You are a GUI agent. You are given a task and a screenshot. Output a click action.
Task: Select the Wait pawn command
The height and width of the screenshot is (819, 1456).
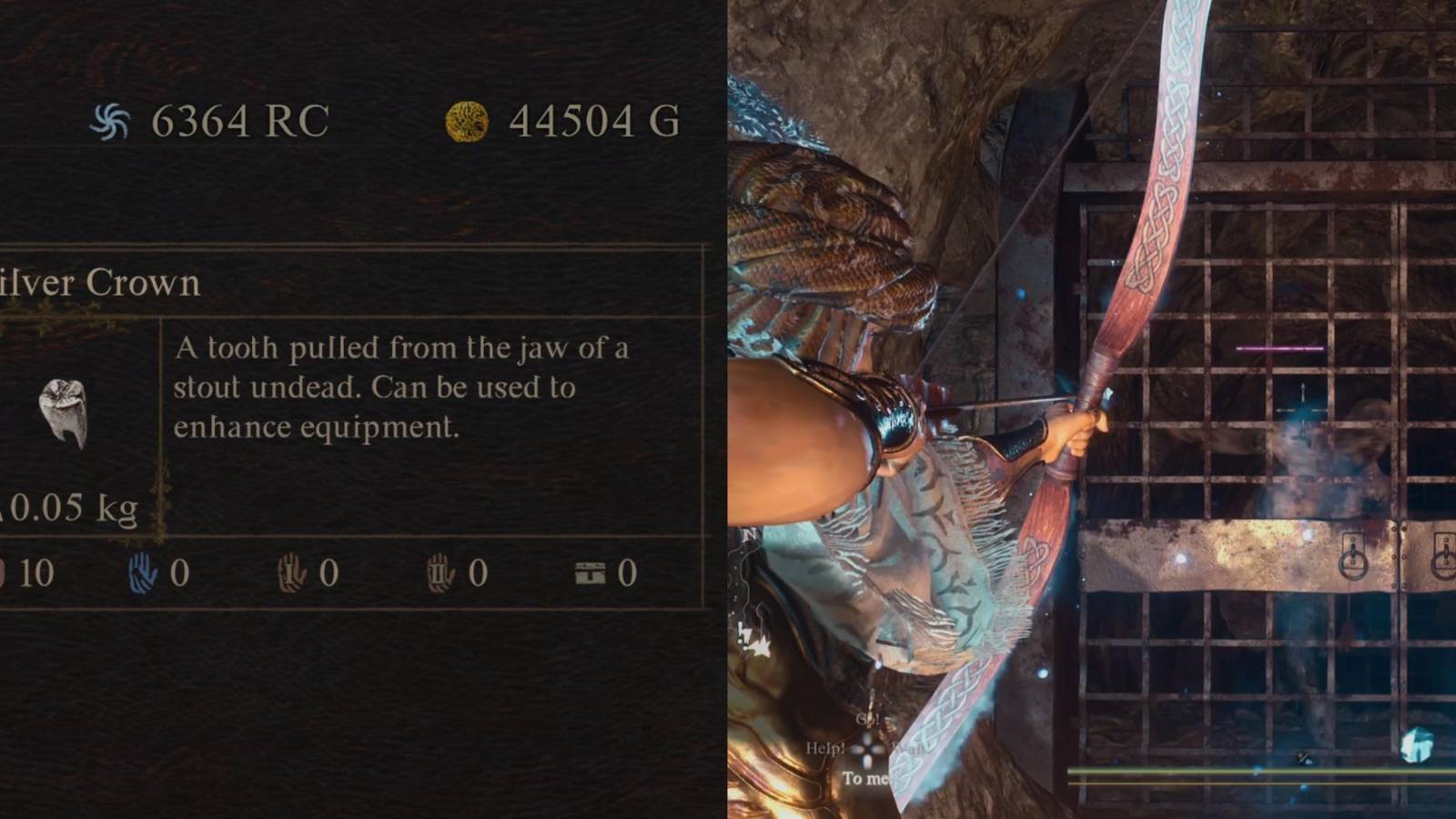tap(910, 748)
